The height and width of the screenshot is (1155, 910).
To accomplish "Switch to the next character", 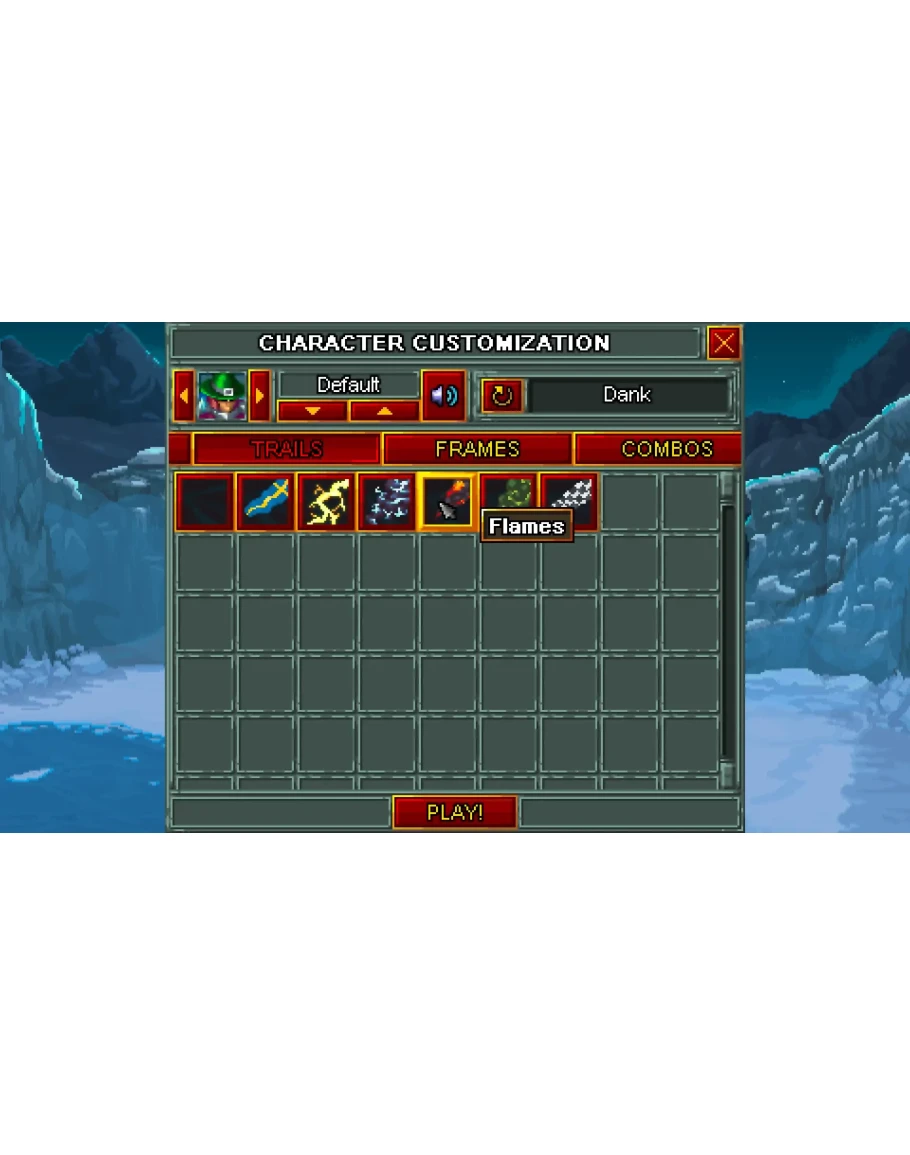I will click(x=260, y=396).
